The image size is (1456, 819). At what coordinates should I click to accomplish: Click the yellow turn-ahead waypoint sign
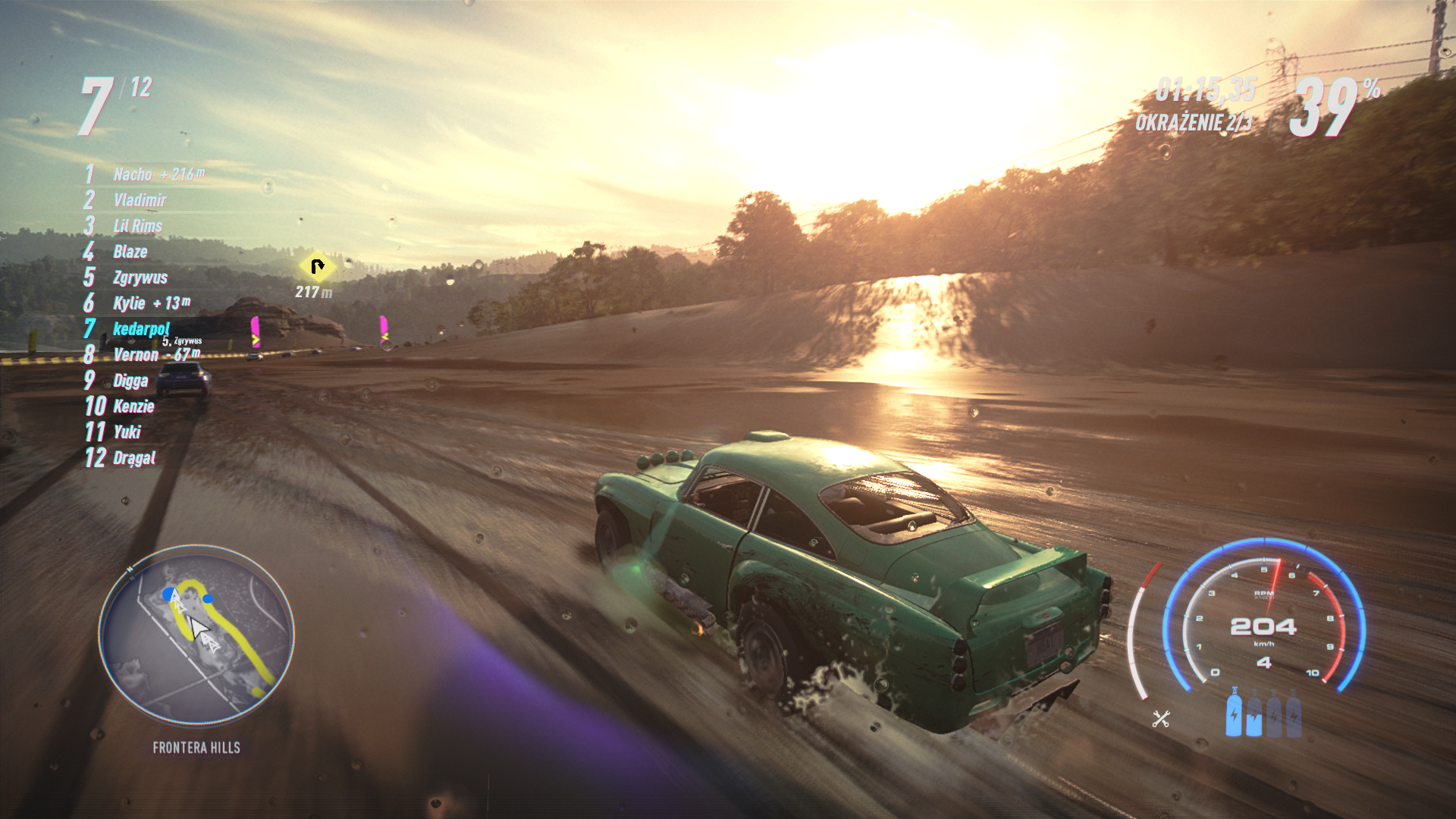tap(317, 267)
